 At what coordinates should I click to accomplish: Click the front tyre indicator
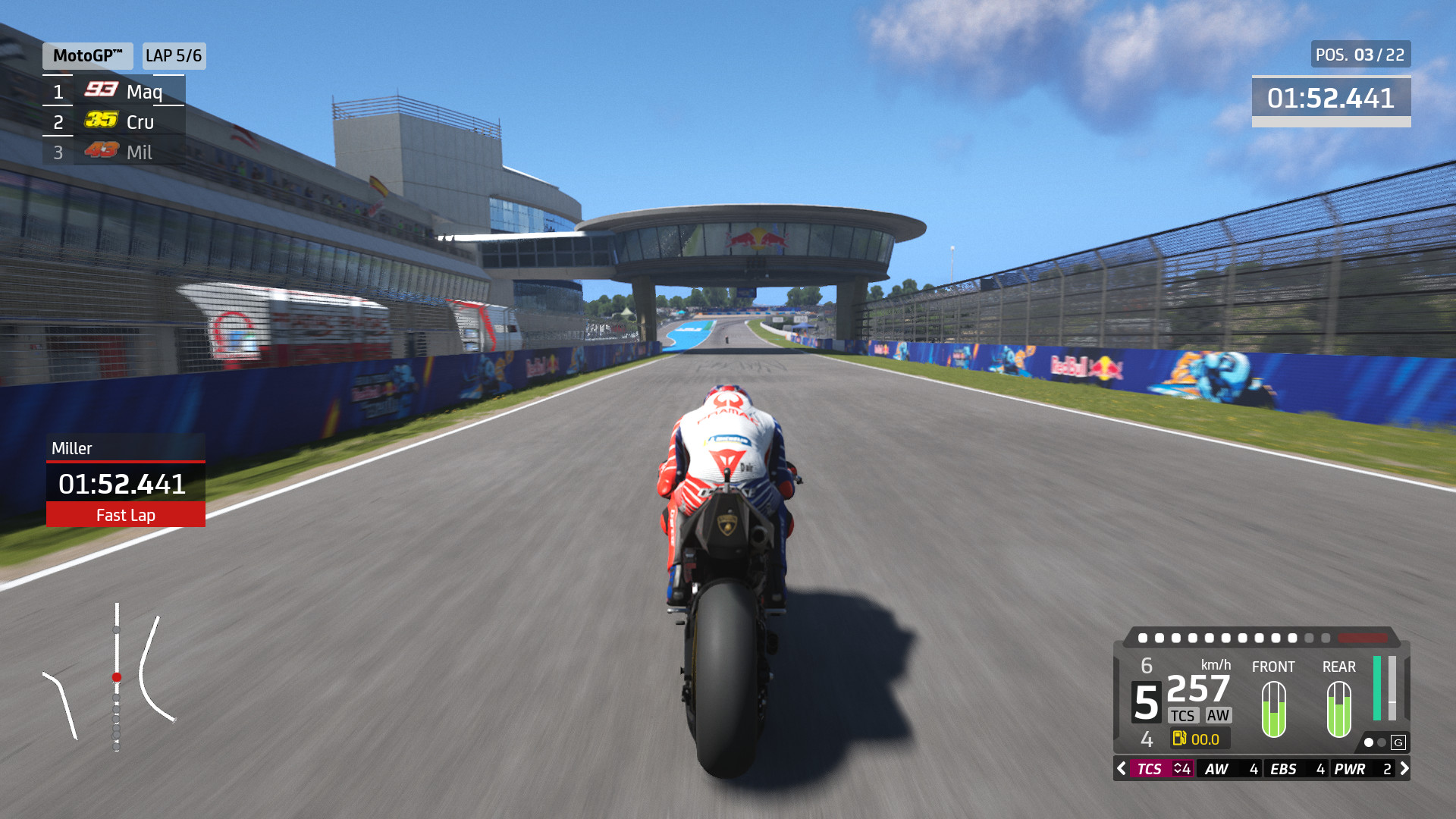[x=1273, y=709]
